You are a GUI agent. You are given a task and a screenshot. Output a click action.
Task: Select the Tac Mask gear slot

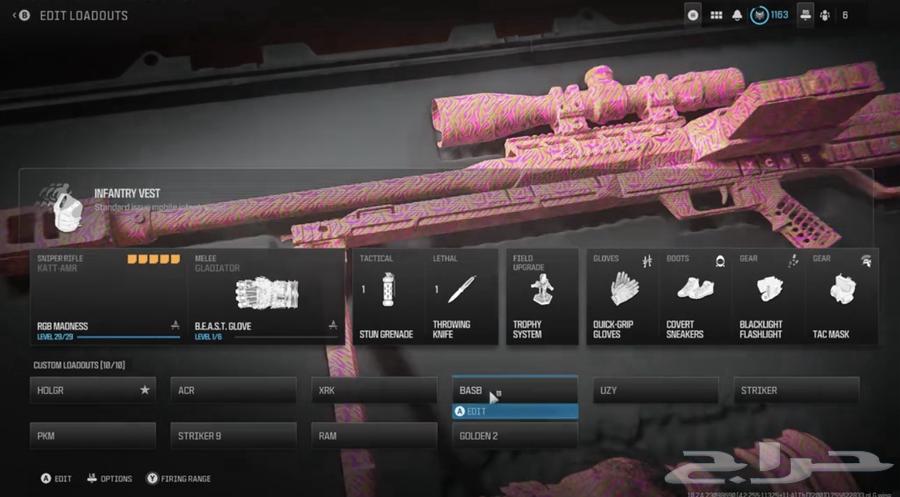(841, 296)
